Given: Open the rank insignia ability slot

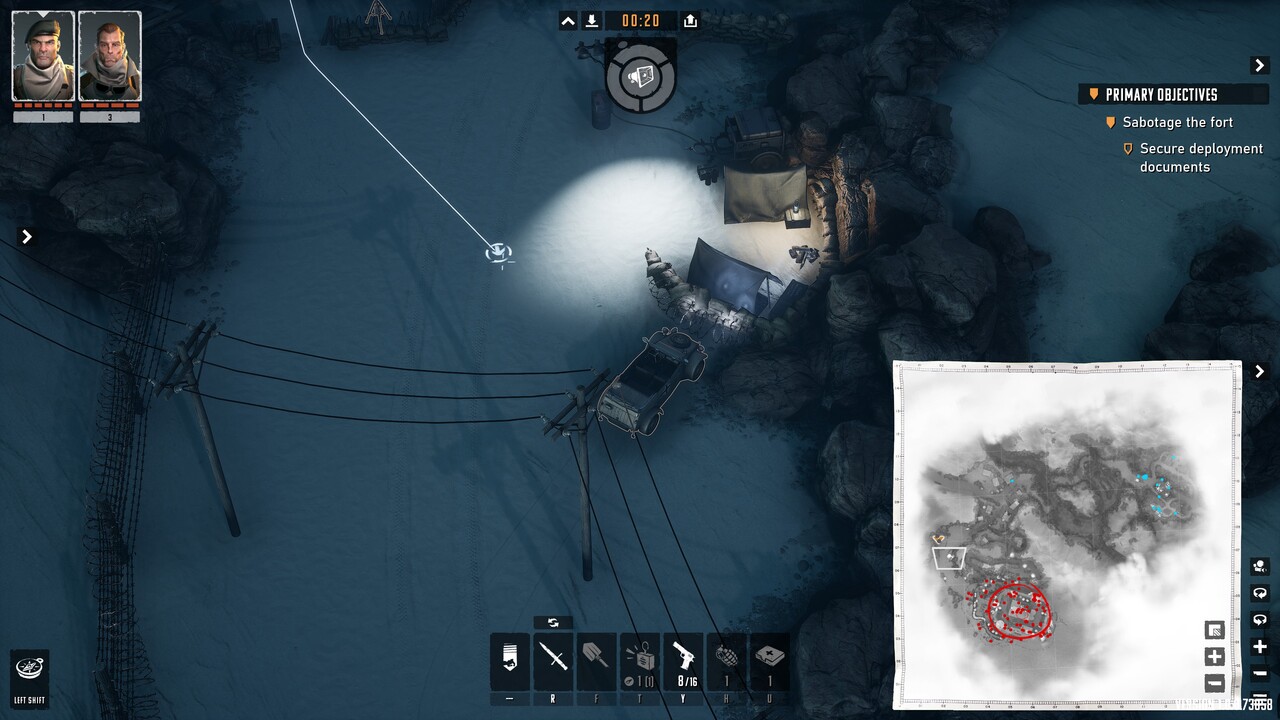Looking at the screenshot, I should 510,658.
